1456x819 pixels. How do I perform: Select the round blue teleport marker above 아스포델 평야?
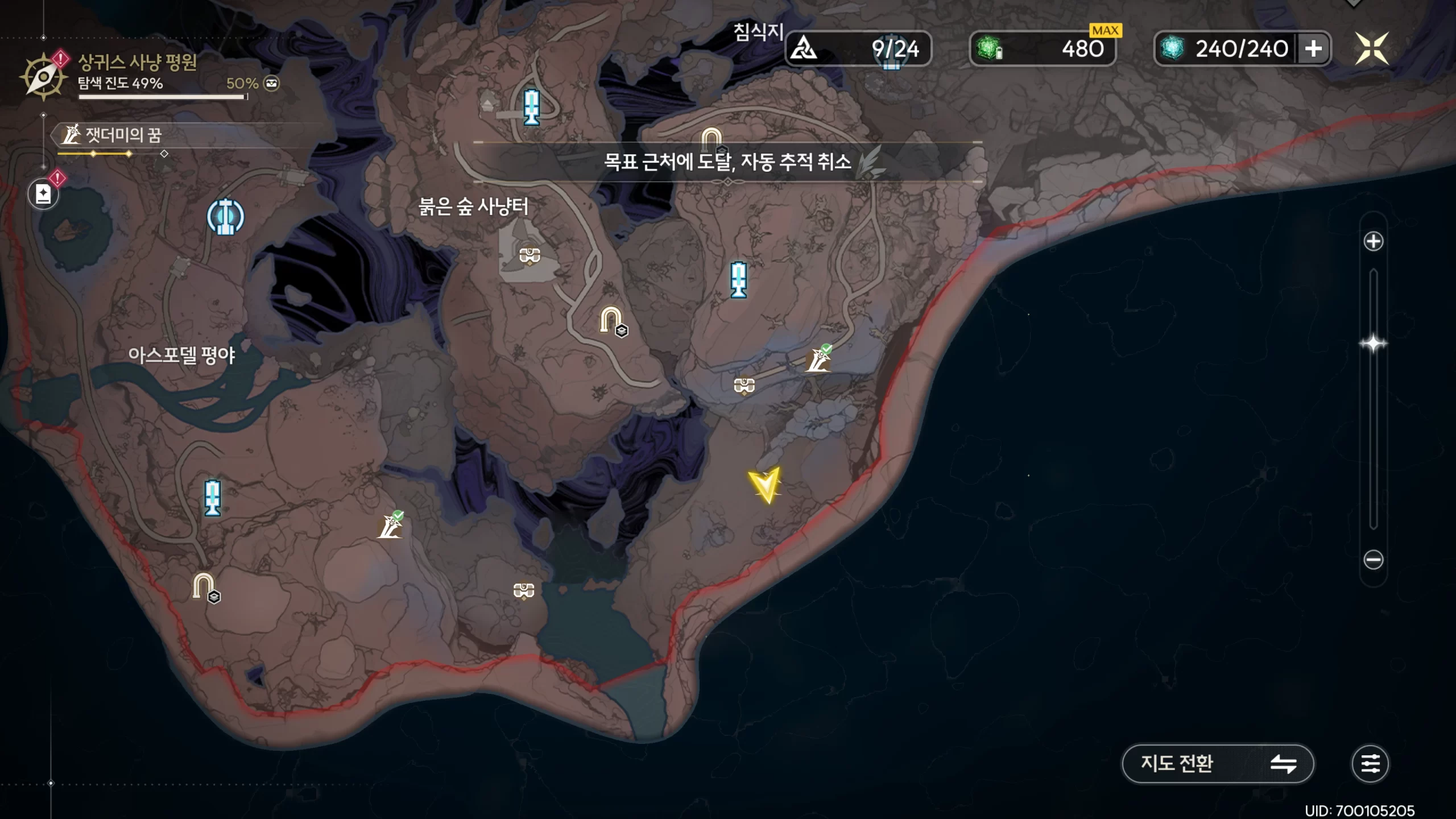(x=226, y=217)
